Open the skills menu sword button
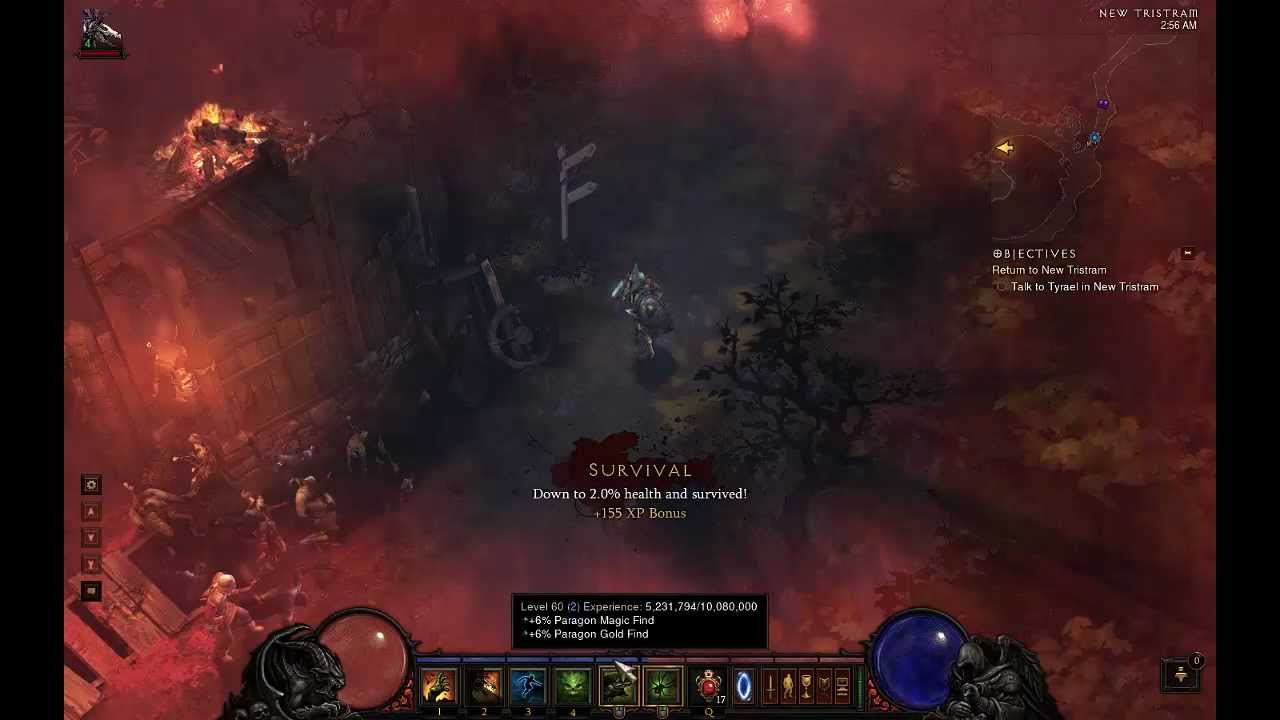The height and width of the screenshot is (720, 1280). tap(771, 687)
